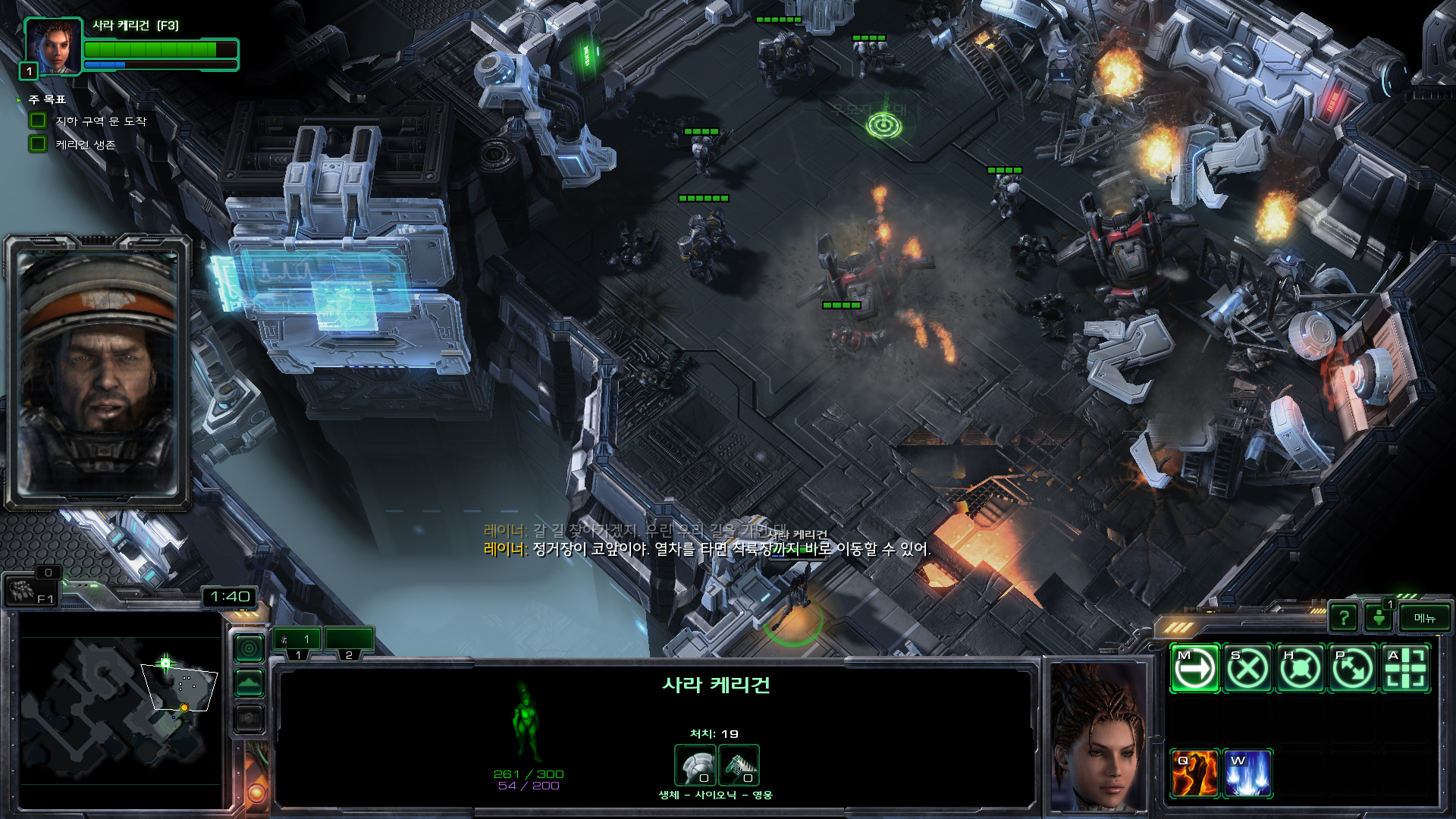Select the Attack command crosshair icon
The image size is (1456, 819).
point(1406,669)
